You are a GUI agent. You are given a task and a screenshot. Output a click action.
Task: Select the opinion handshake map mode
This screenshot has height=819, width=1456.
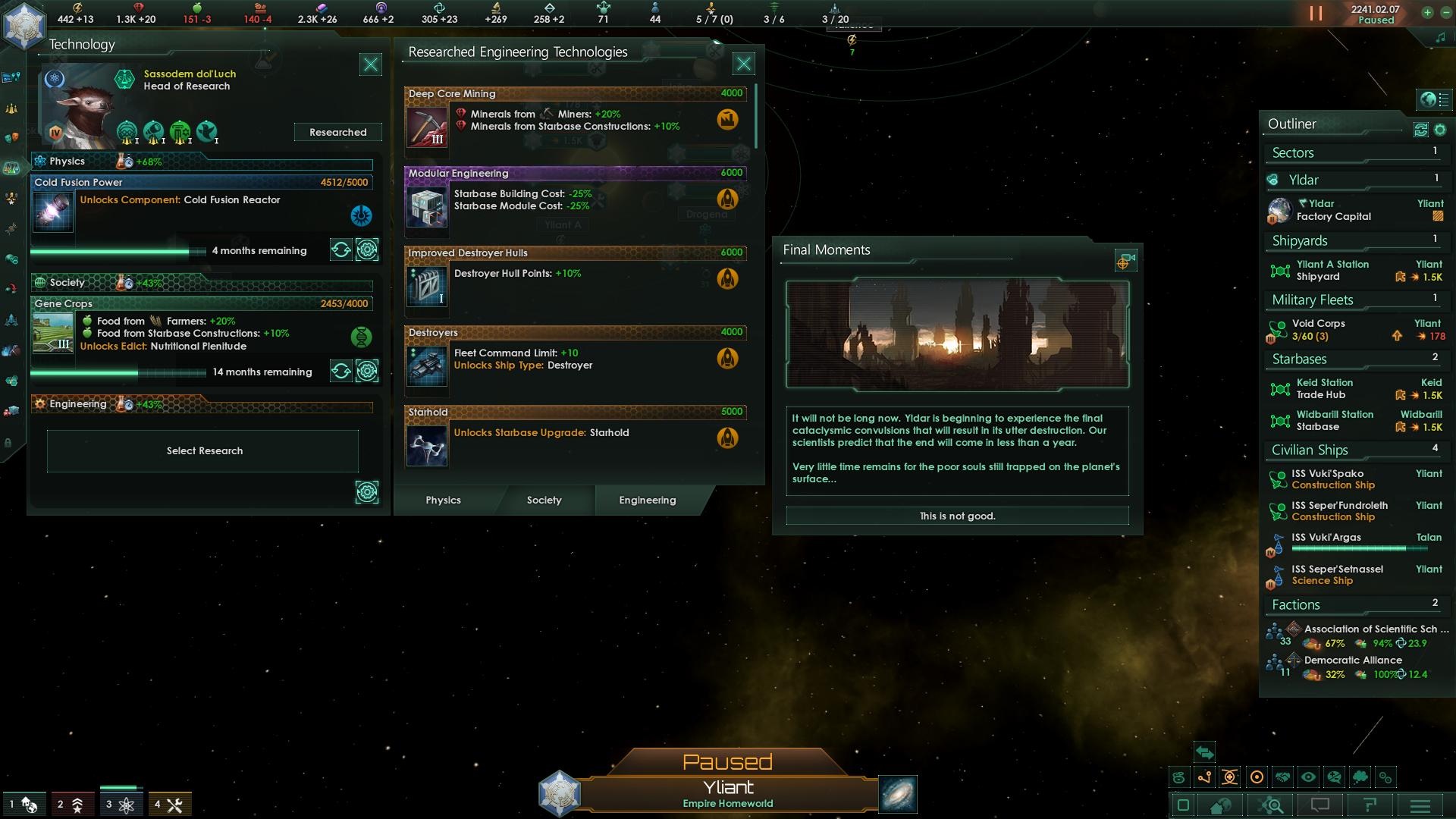1282,777
